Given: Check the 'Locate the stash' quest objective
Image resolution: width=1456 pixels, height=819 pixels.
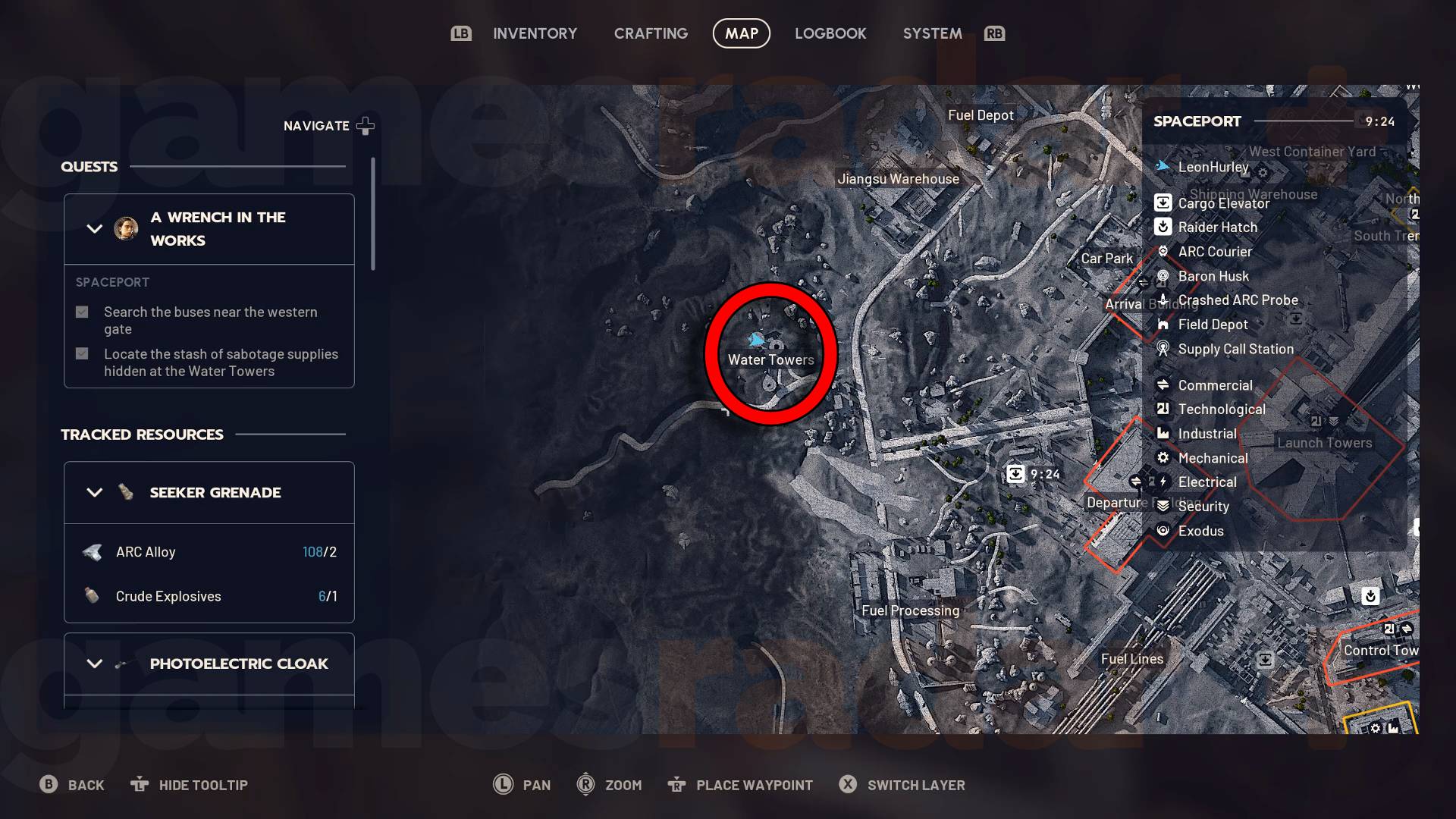Looking at the screenshot, I should [x=81, y=353].
